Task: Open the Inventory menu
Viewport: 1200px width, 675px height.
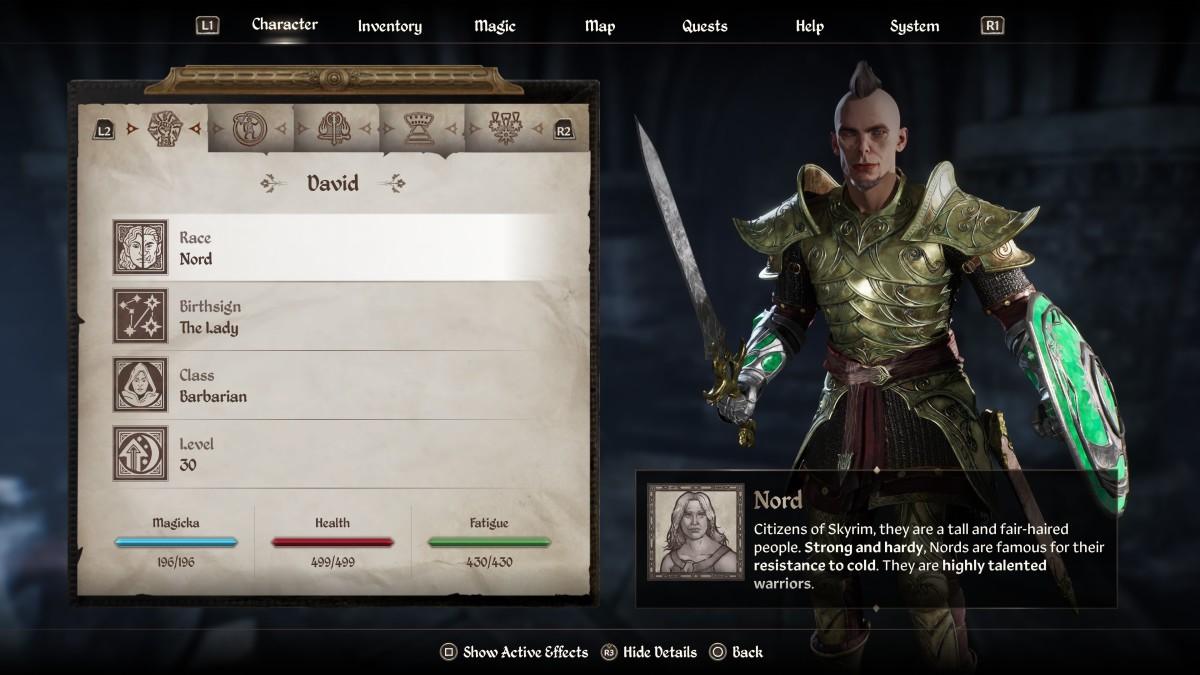Action: [389, 26]
